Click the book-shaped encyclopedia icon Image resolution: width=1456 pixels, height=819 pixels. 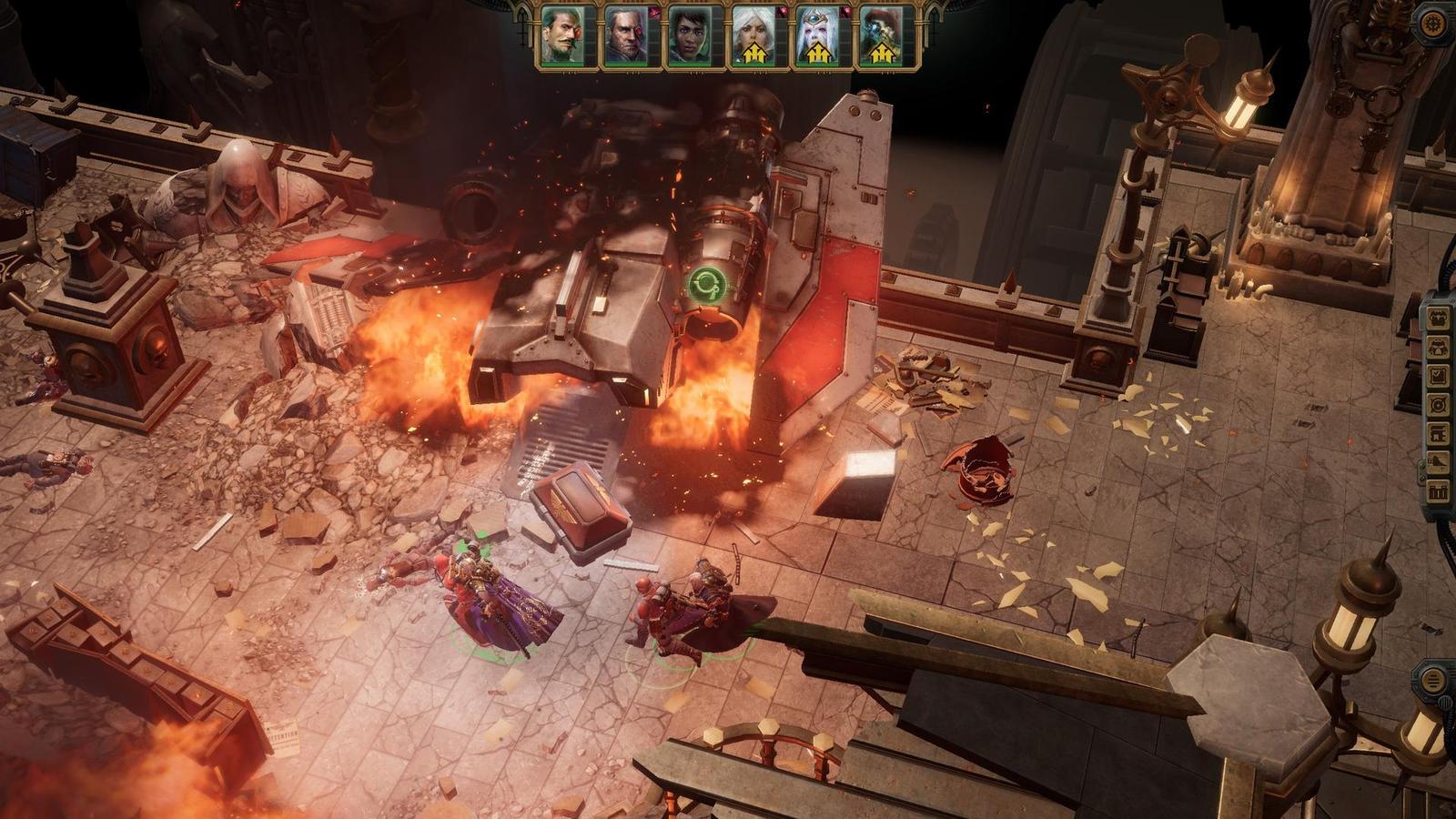pyautogui.click(x=1439, y=433)
